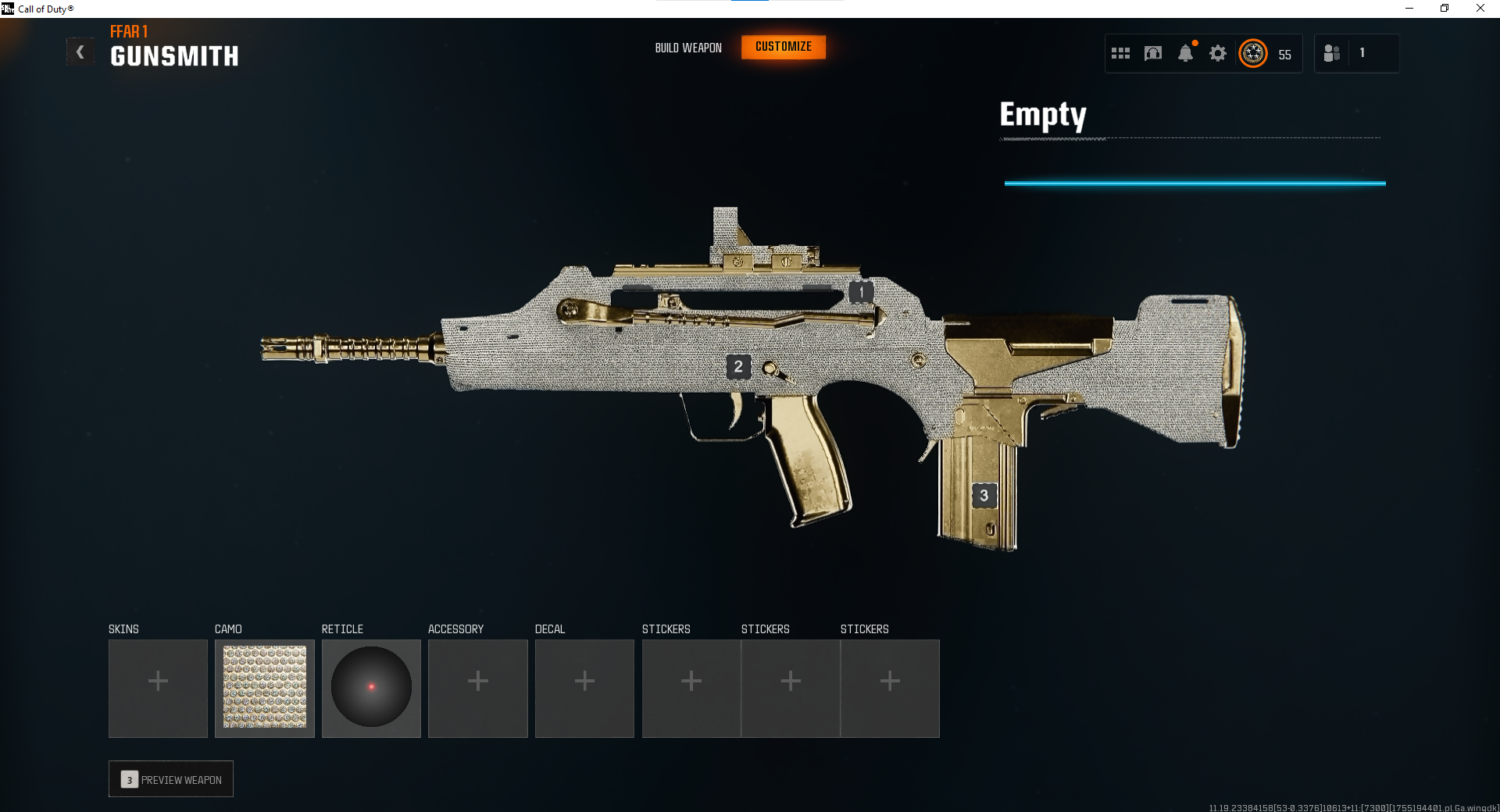Open notifications bell
This screenshot has height=812, width=1500.
click(x=1185, y=53)
